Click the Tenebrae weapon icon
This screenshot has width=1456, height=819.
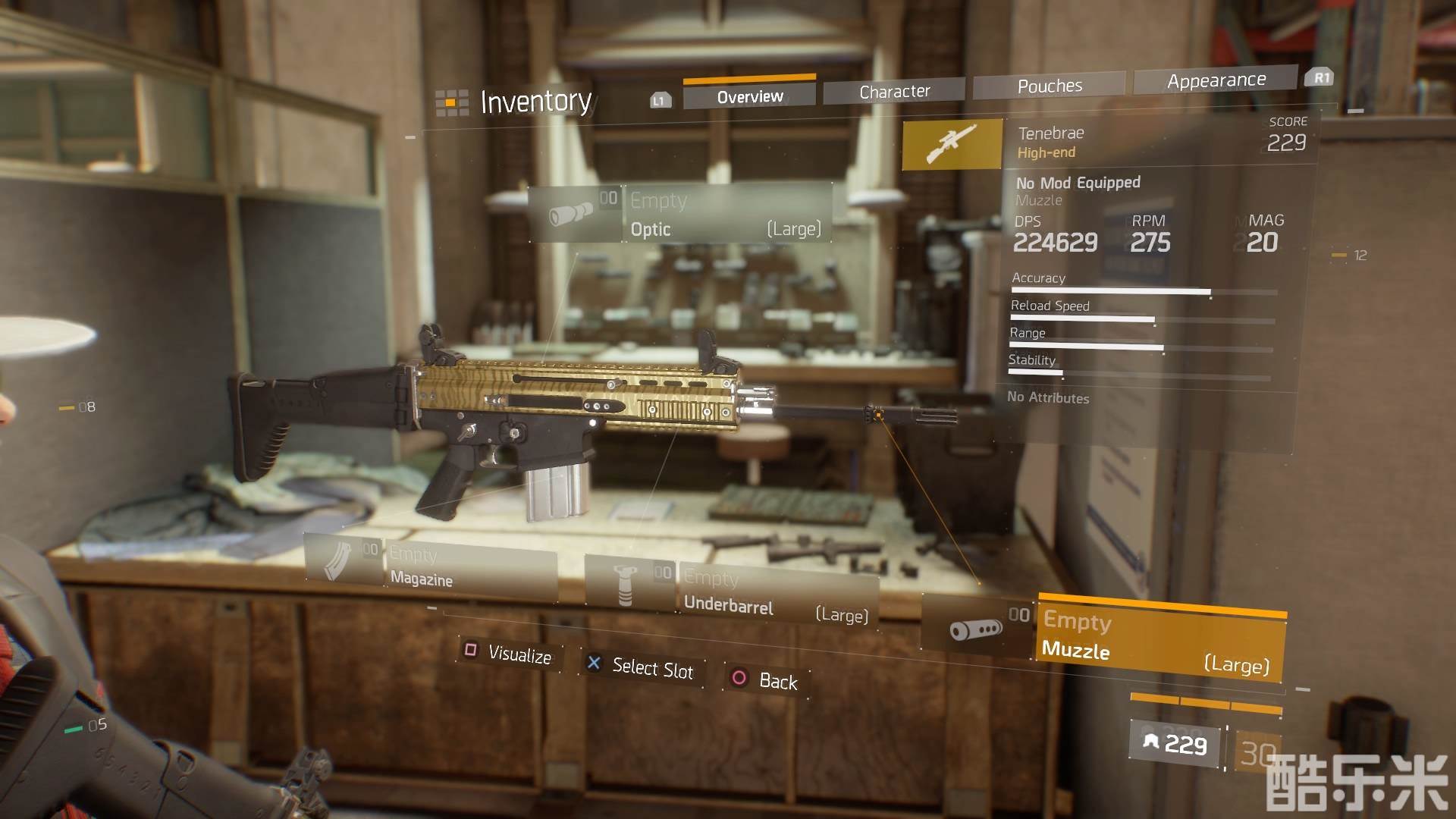click(x=952, y=143)
